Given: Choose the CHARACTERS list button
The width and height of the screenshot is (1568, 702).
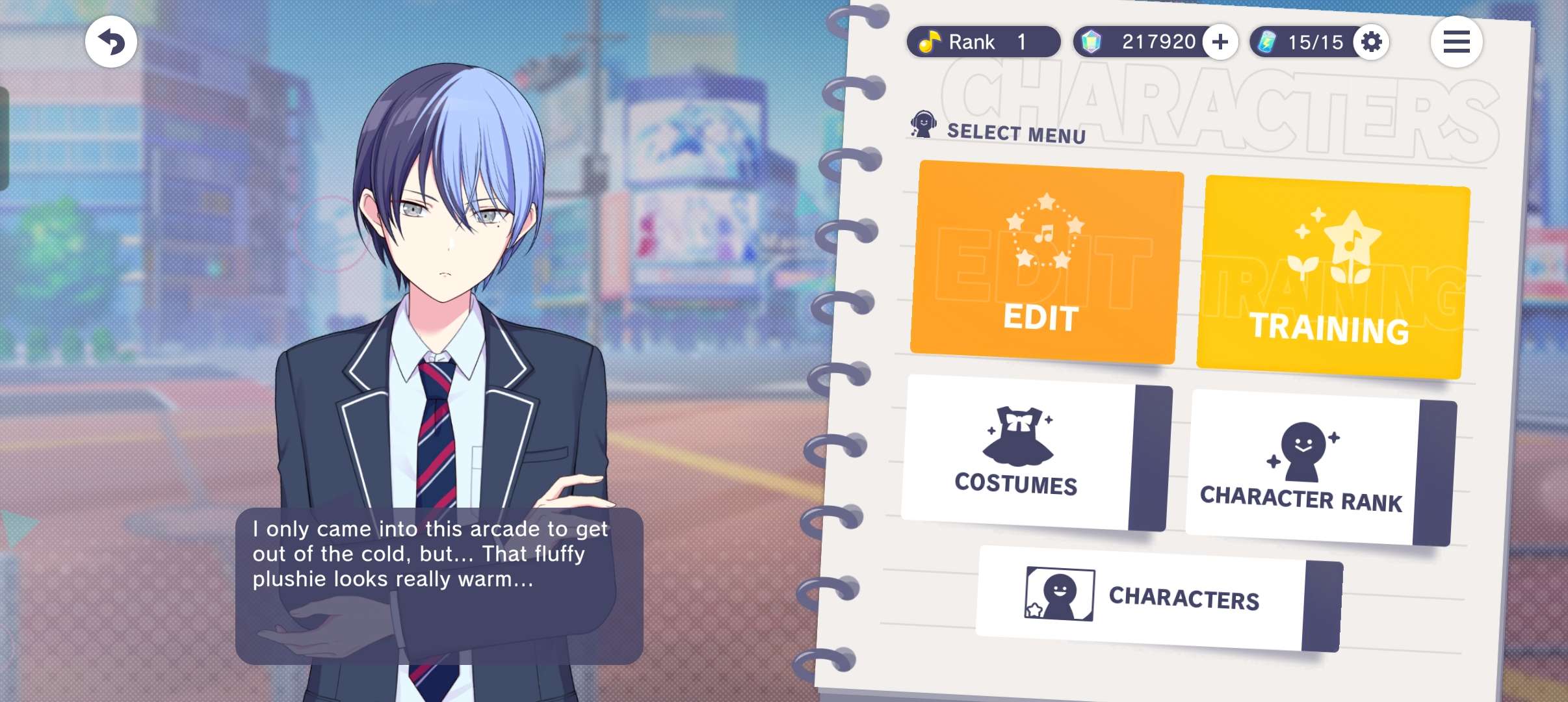Looking at the screenshot, I should pyautogui.click(x=1158, y=598).
